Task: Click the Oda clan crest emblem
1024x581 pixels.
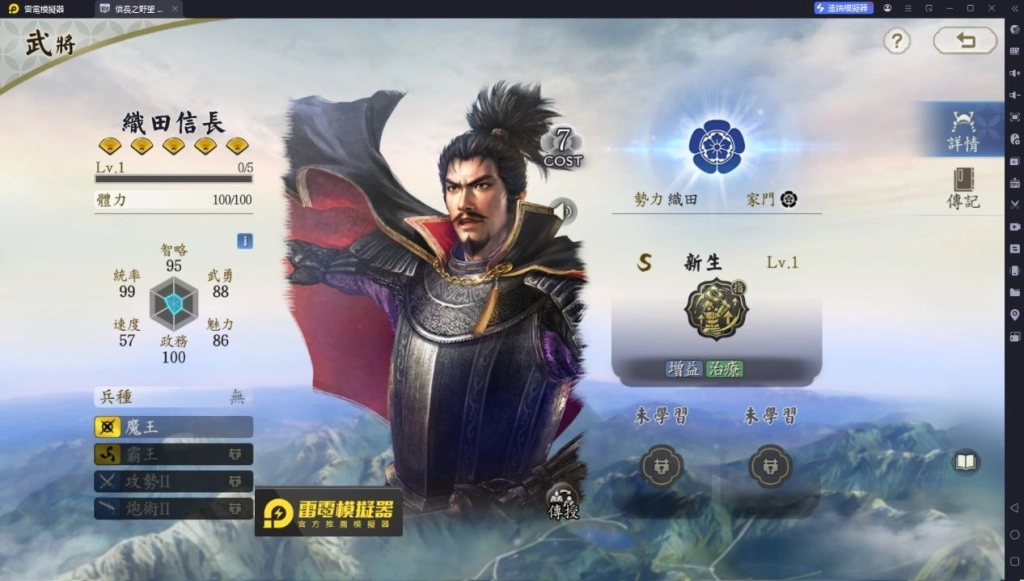Action: (x=716, y=147)
